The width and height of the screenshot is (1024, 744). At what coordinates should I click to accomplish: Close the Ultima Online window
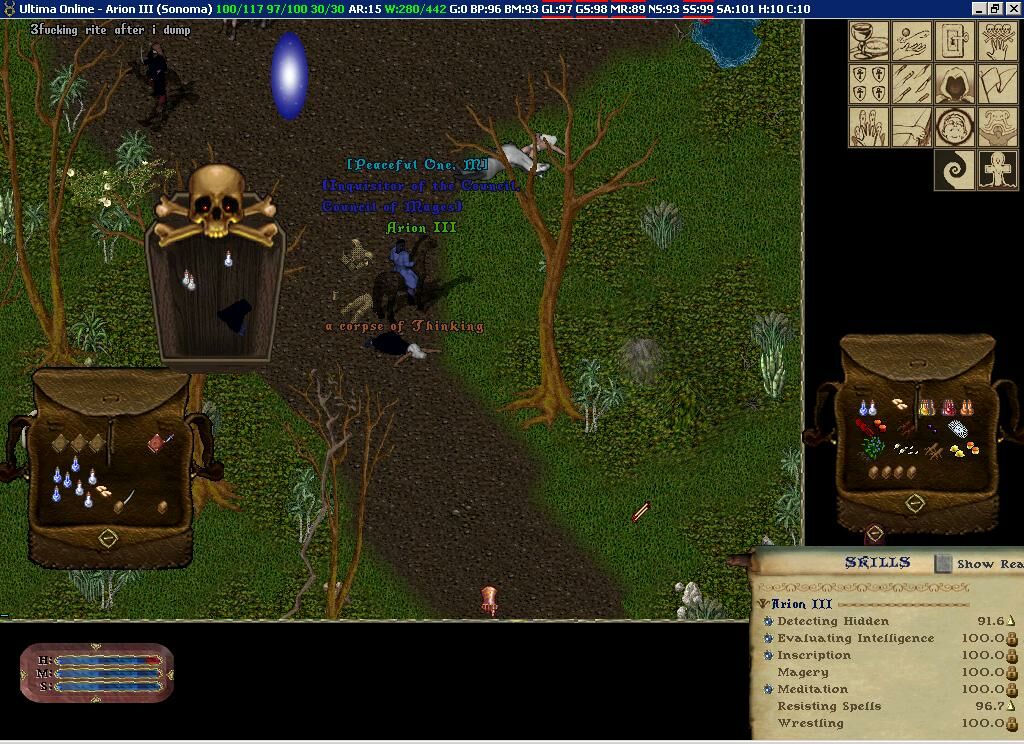(1013, 8)
